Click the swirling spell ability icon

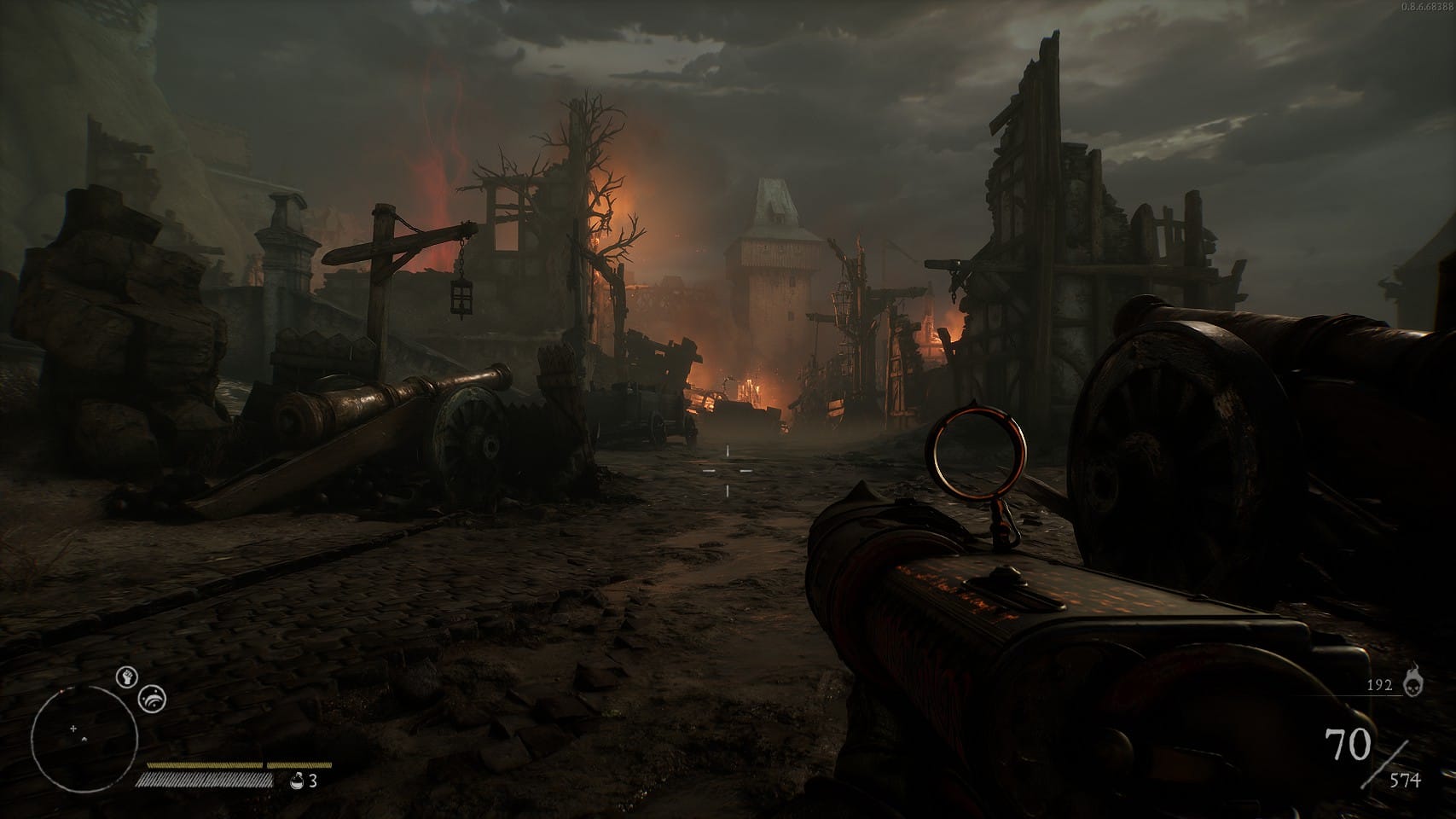tap(151, 700)
